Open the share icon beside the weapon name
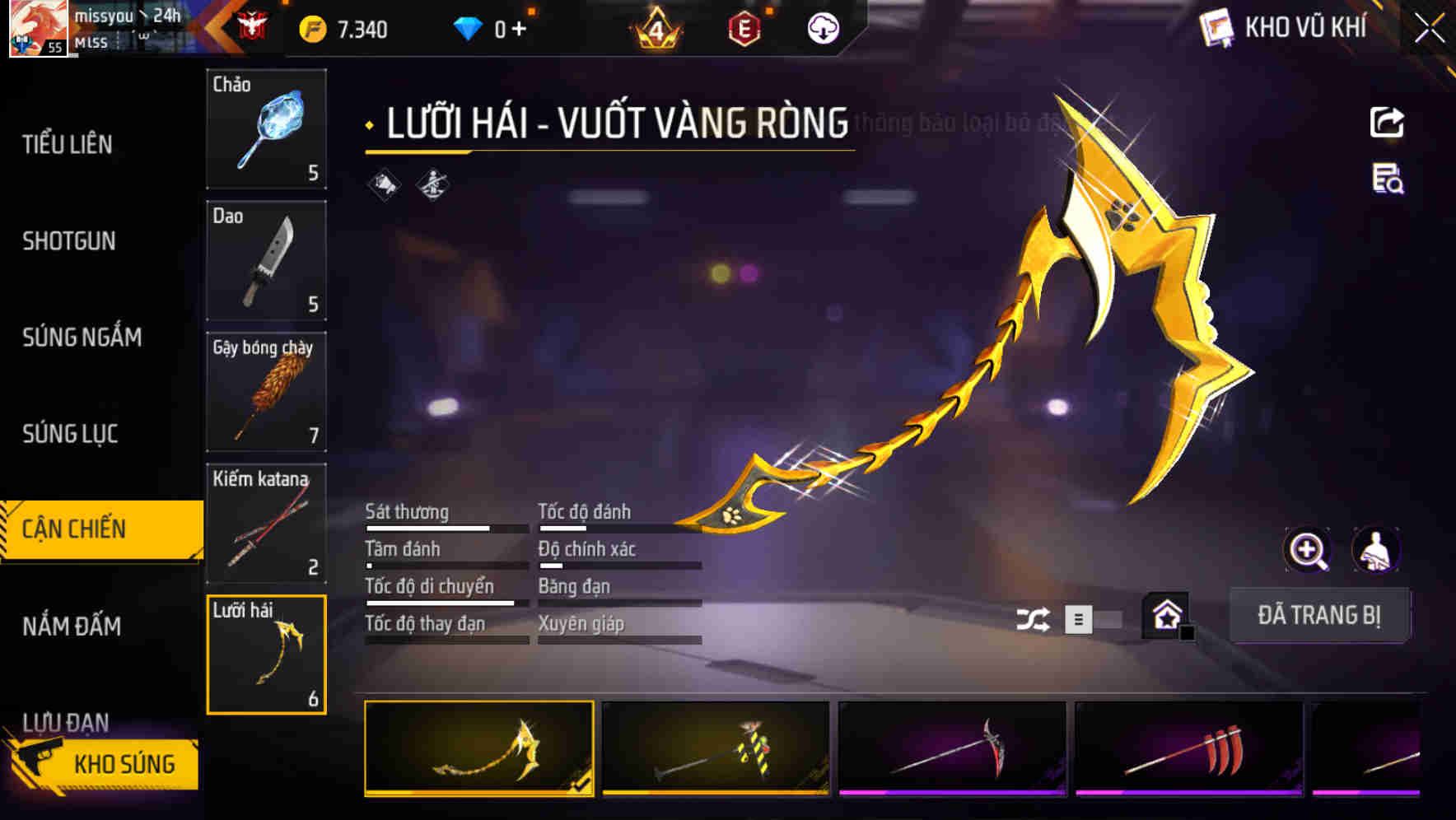 (x=1386, y=121)
